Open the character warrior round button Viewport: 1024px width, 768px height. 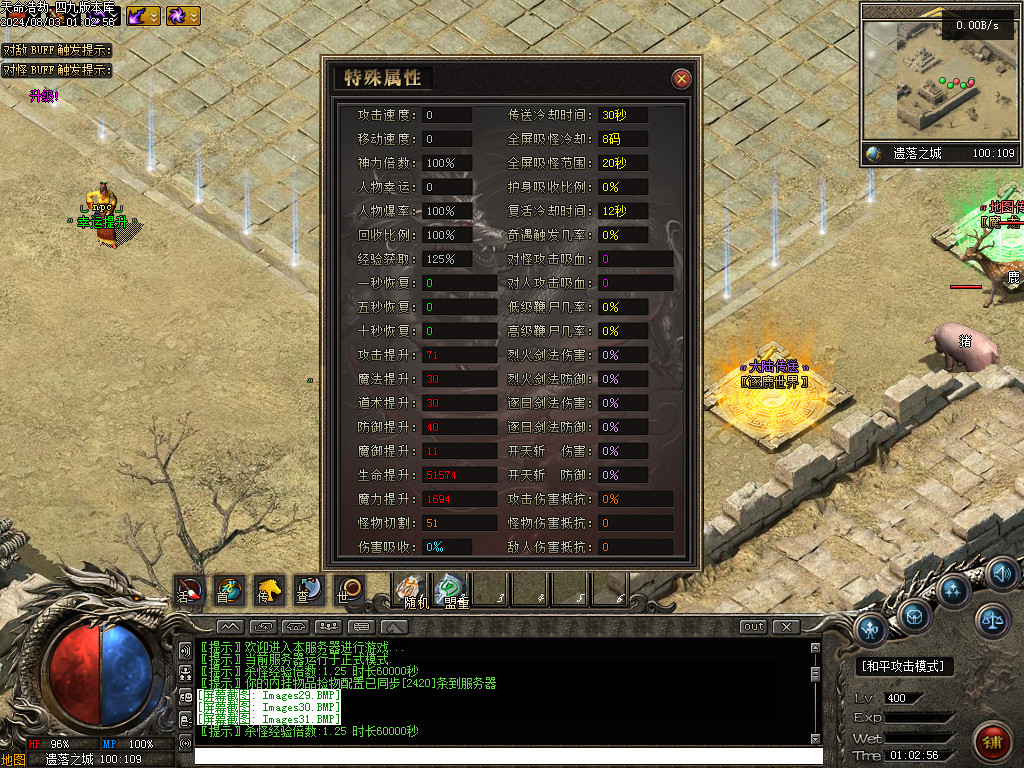click(x=872, y=629)
